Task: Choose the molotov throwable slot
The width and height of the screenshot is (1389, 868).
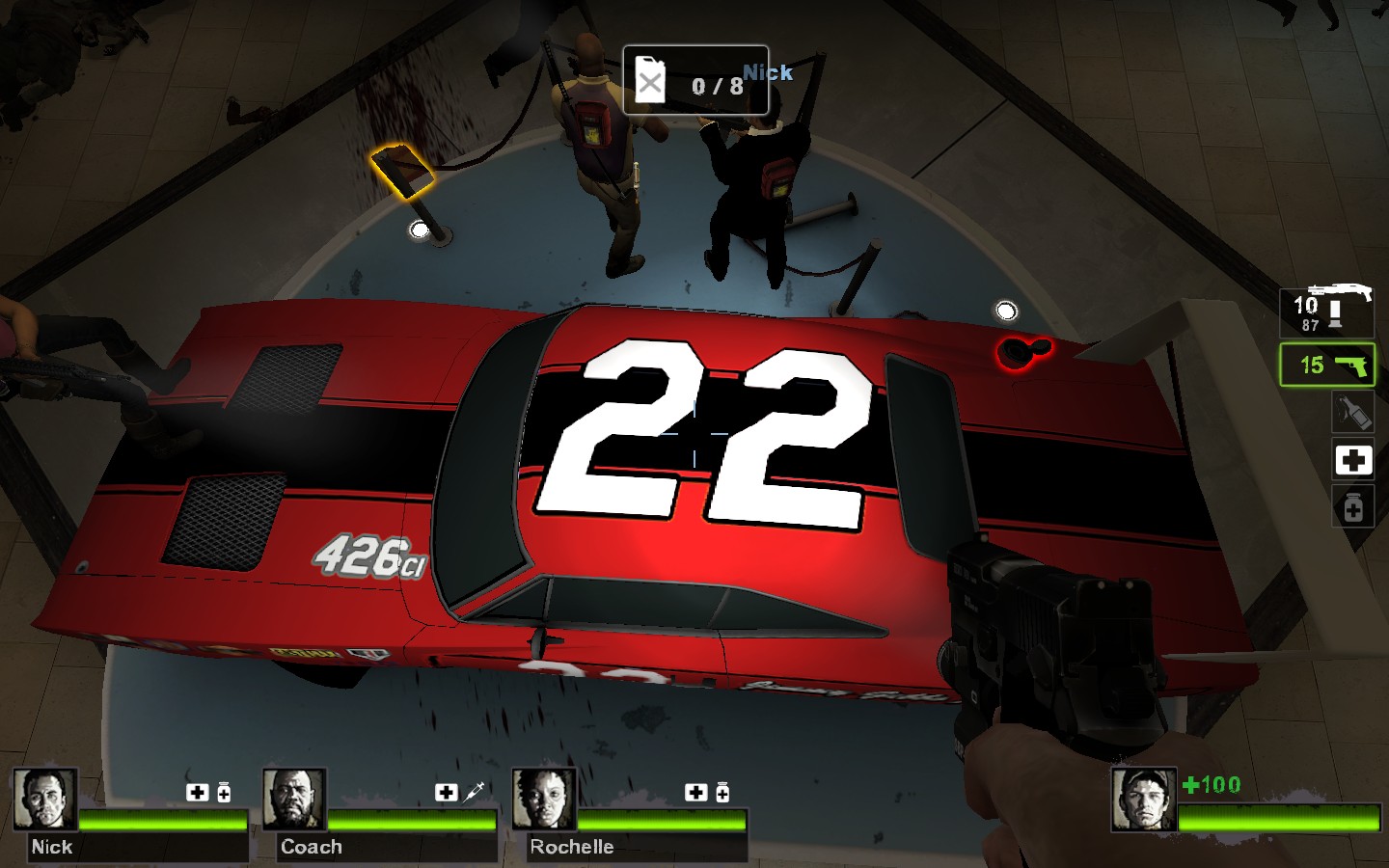Action: pos(1352,413)
